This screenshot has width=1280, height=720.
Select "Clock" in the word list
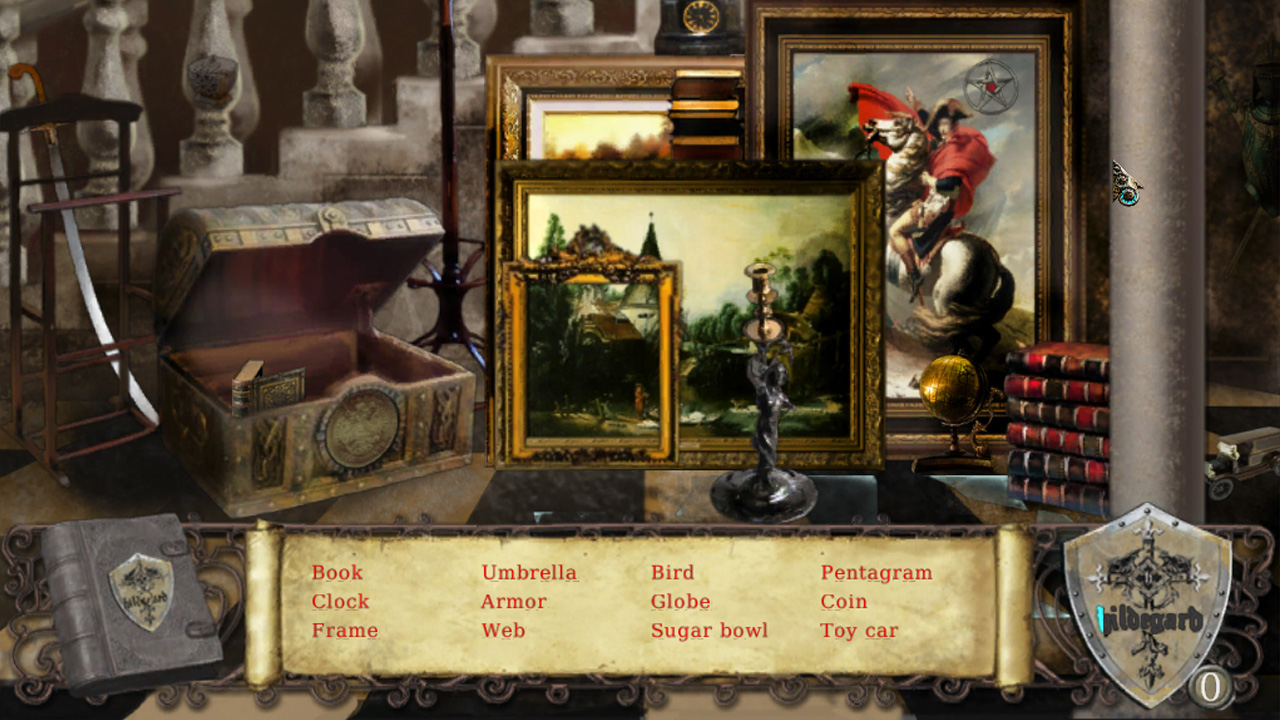[340, 602]
